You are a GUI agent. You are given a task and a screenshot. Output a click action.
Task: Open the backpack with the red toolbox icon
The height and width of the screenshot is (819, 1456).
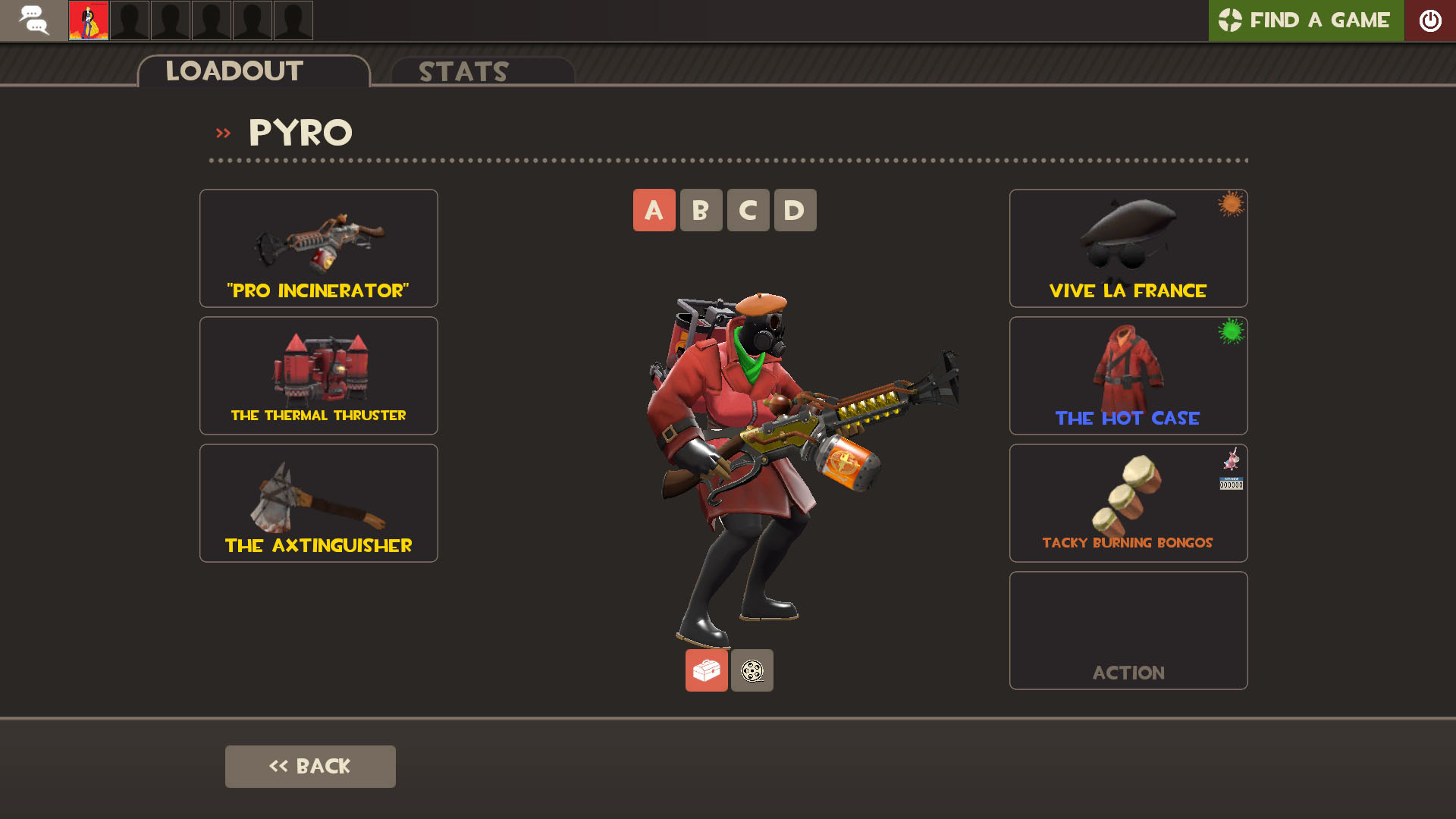[706, 670]
